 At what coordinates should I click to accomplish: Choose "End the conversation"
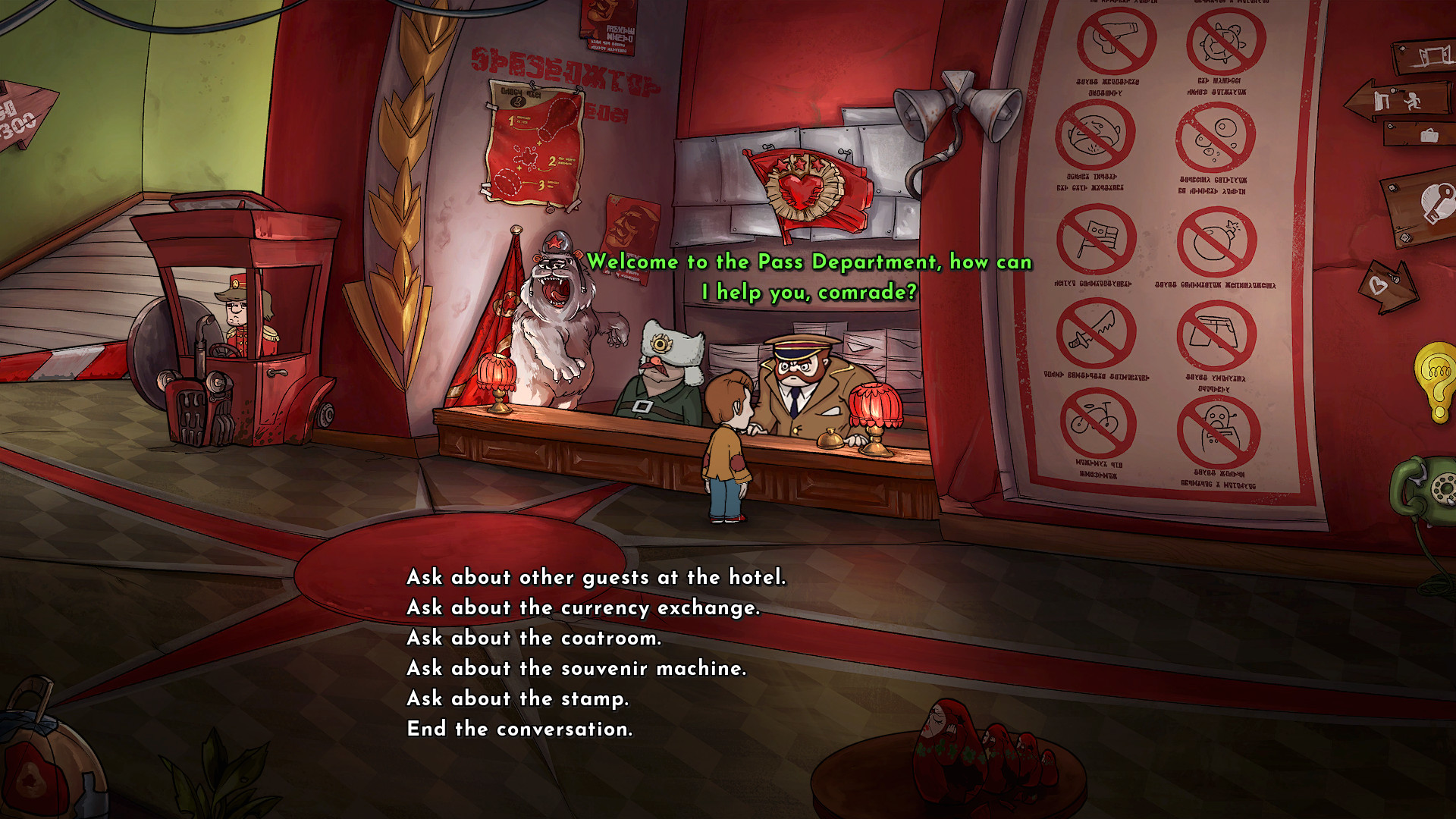point(519,729)
